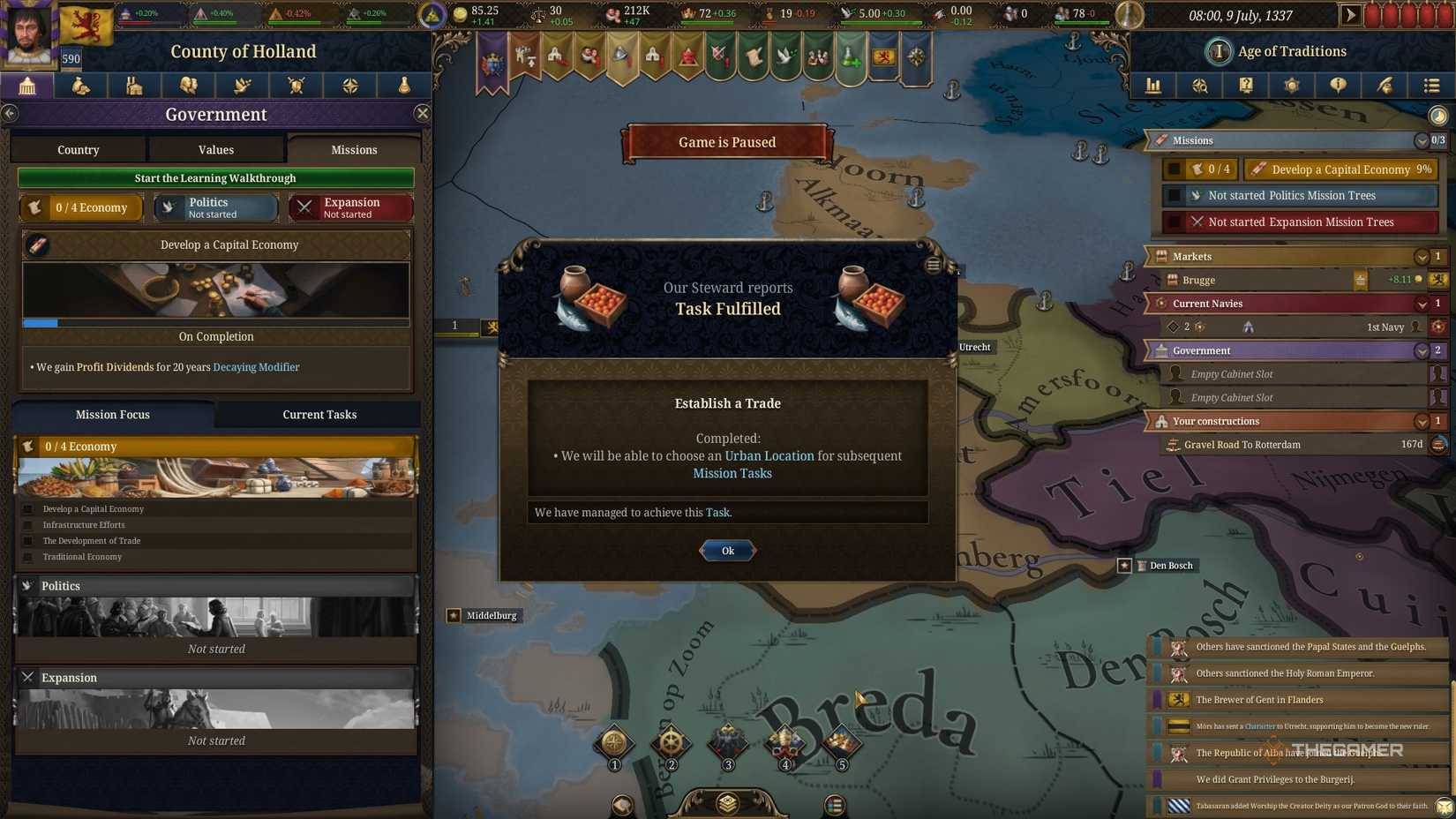
Task: Open the Diplomacy panel via the dove icon
Action: click(x=242, y=86)
